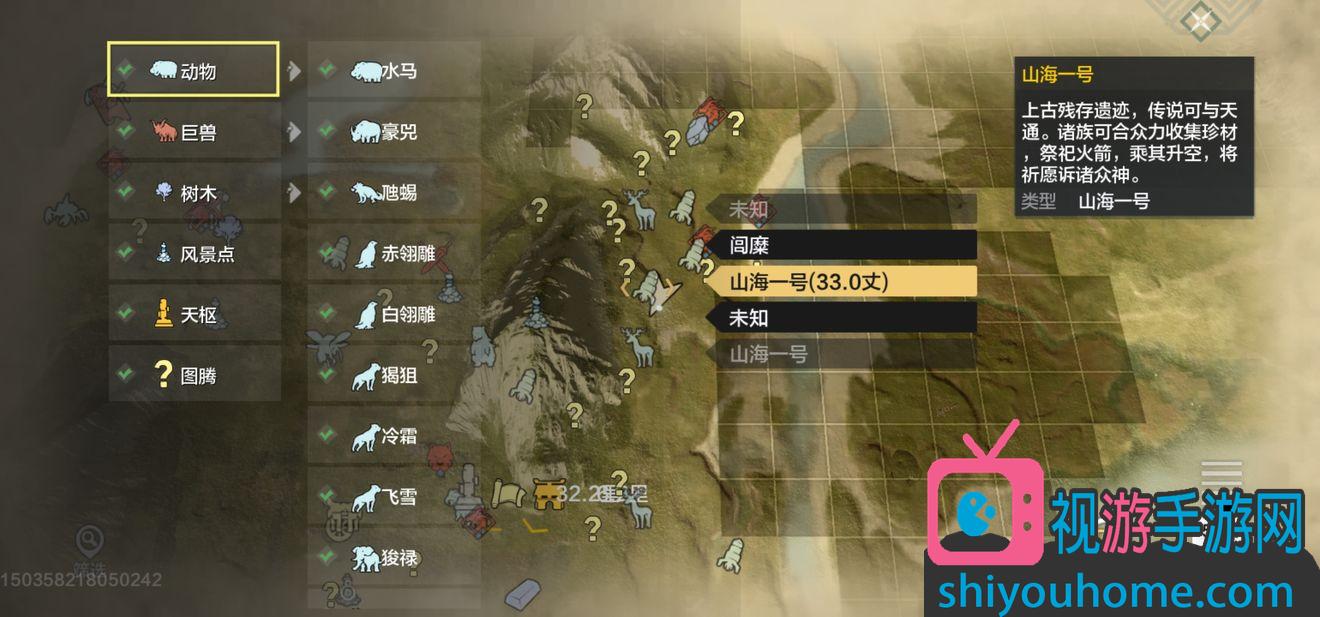The height and width of the screenshot is (617, 1320).
Task: Toggle the 风景点 map filter
Action: (193, 253)
